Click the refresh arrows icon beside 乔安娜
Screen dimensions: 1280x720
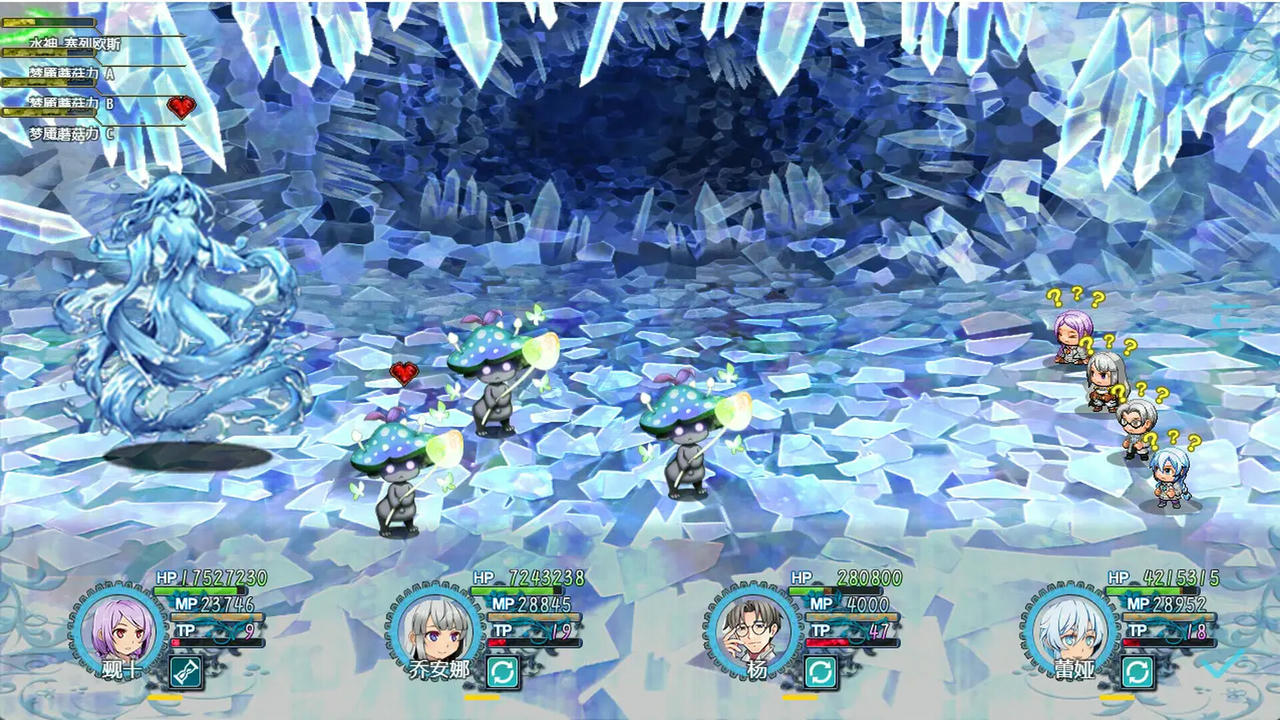(x=503, y=672)
